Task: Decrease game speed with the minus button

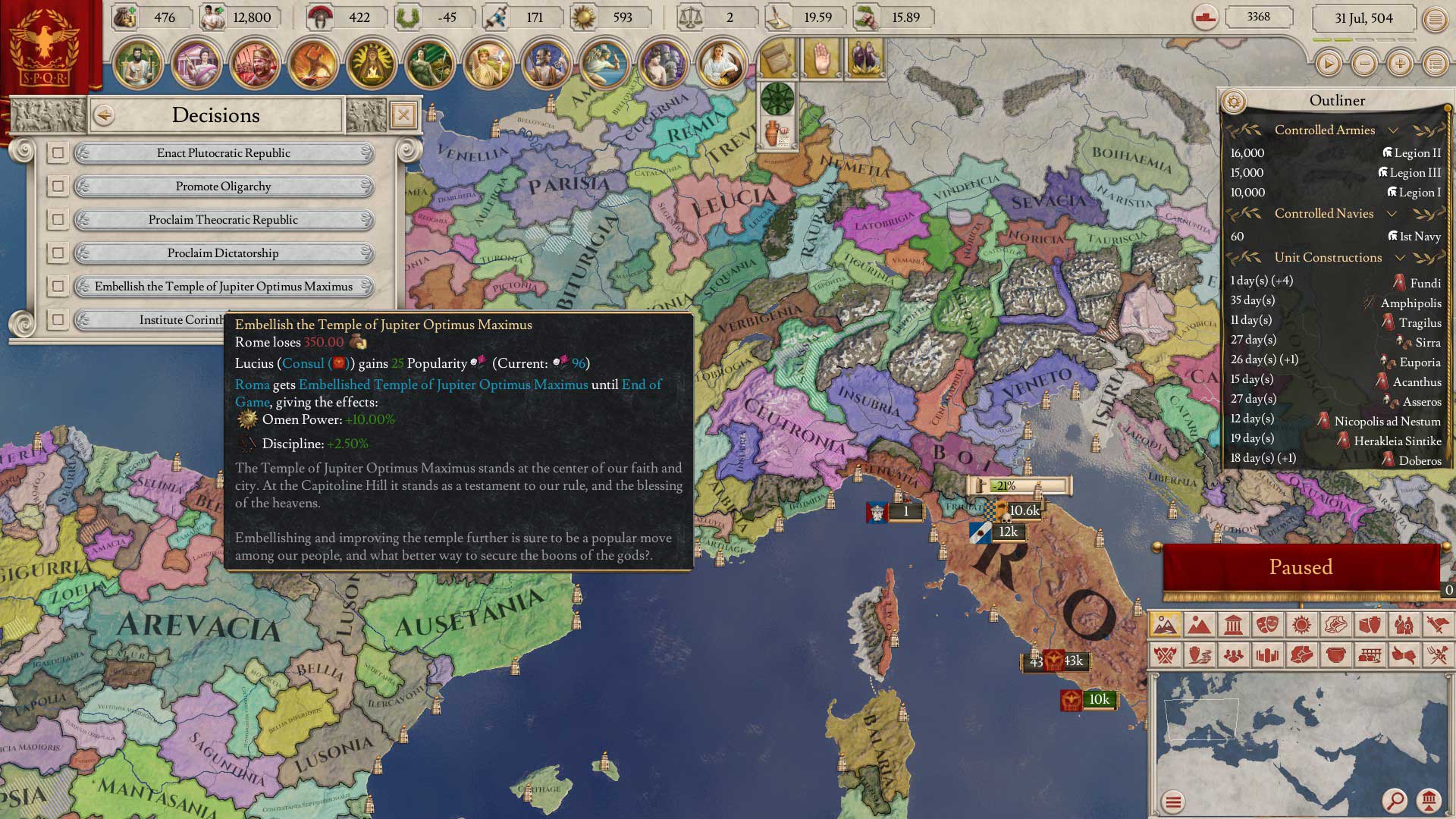Action: click(x=1364, y=64)
